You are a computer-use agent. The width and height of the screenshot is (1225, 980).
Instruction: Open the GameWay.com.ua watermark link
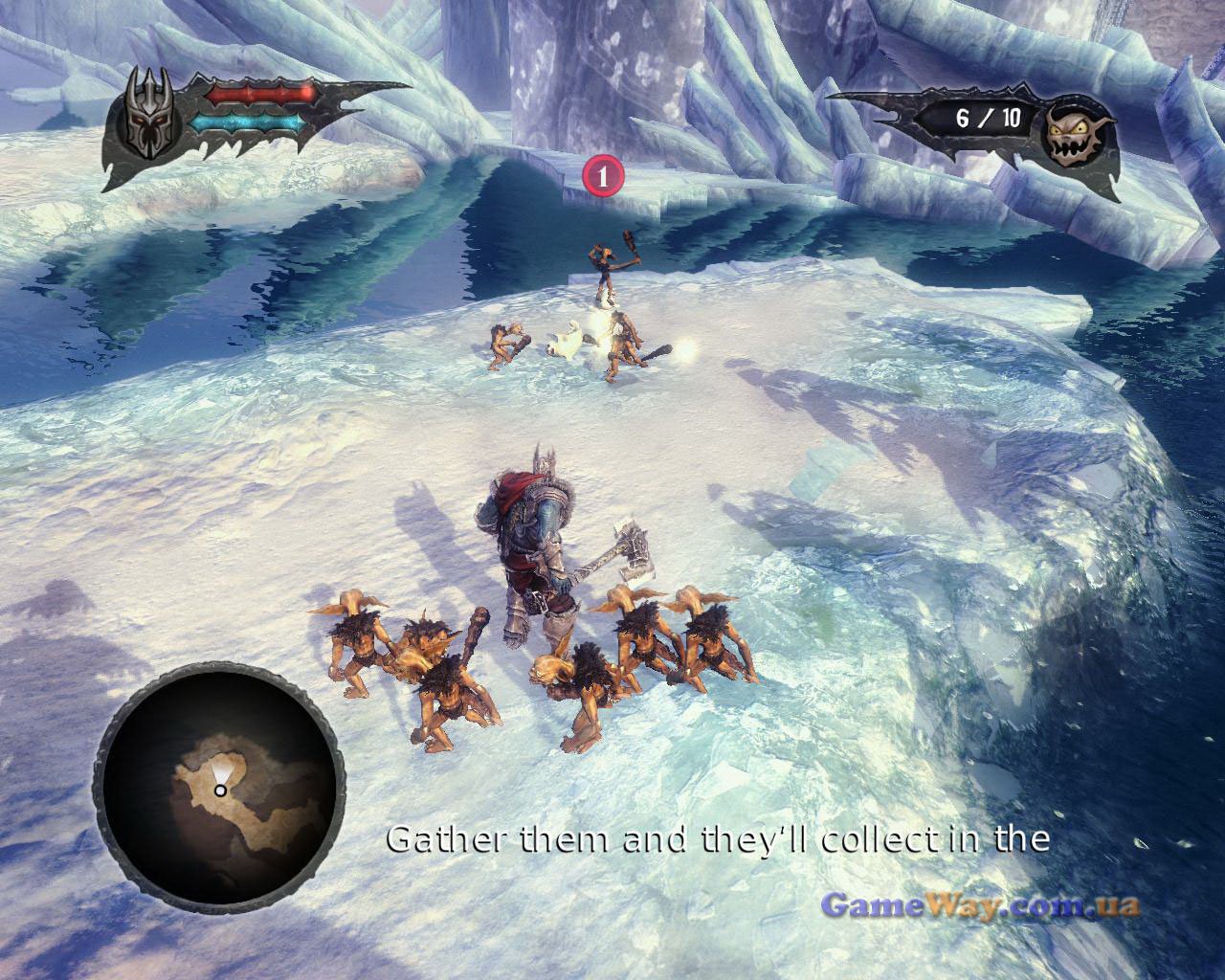tap(981, 904)
